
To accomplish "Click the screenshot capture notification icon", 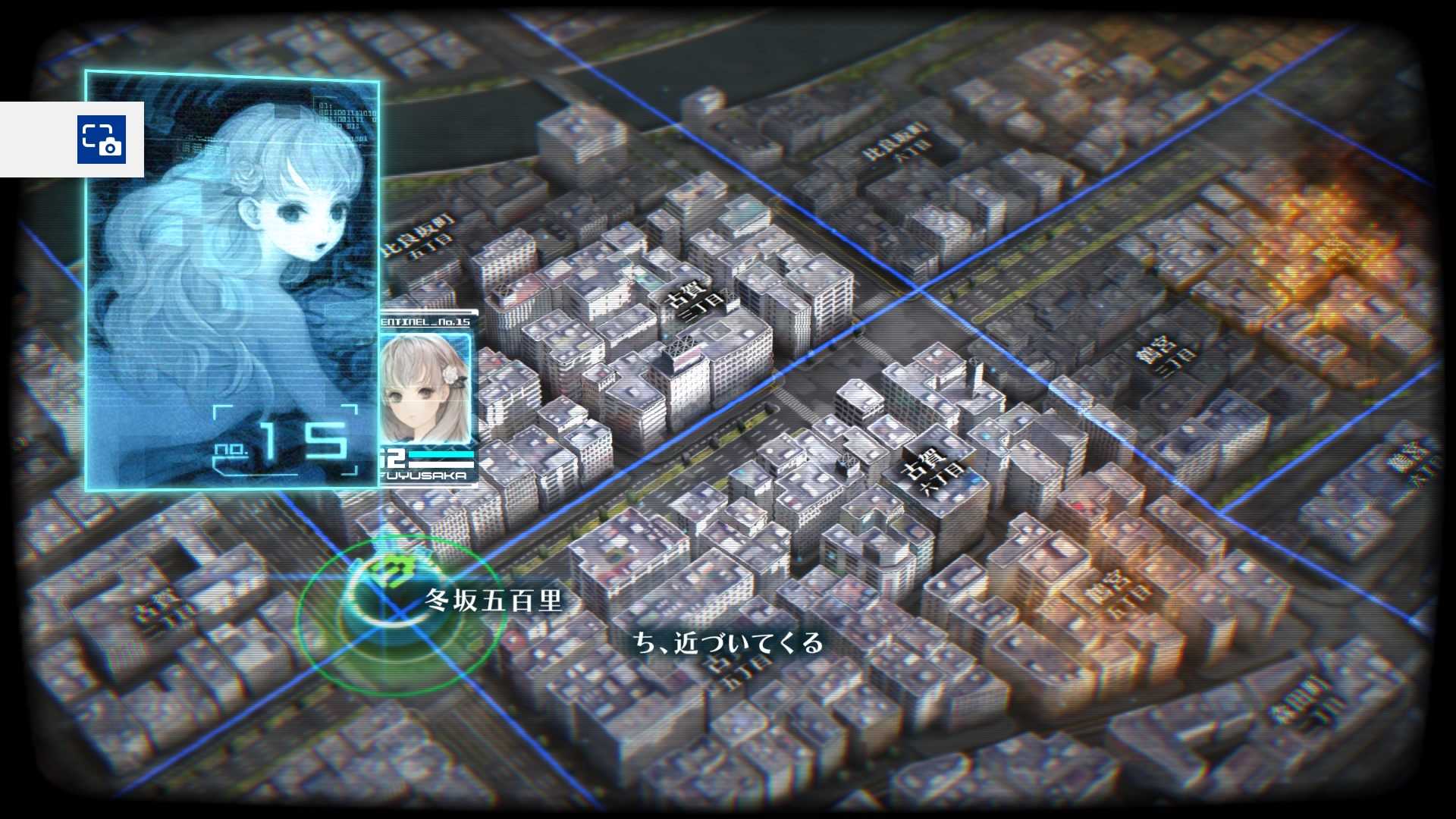I will click(x=101, y=140).
